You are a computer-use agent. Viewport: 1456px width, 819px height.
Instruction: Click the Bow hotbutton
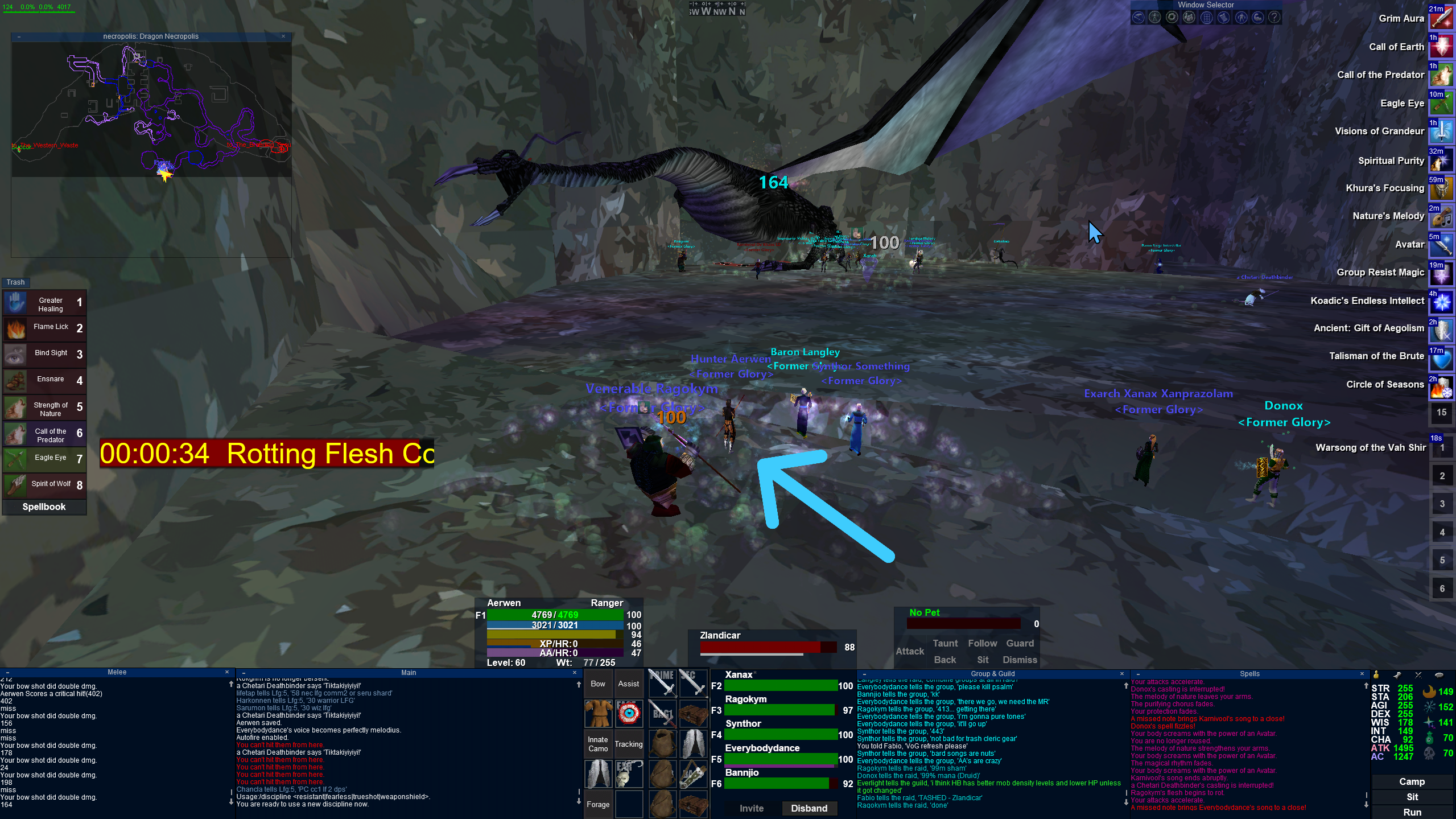(597, 684)
